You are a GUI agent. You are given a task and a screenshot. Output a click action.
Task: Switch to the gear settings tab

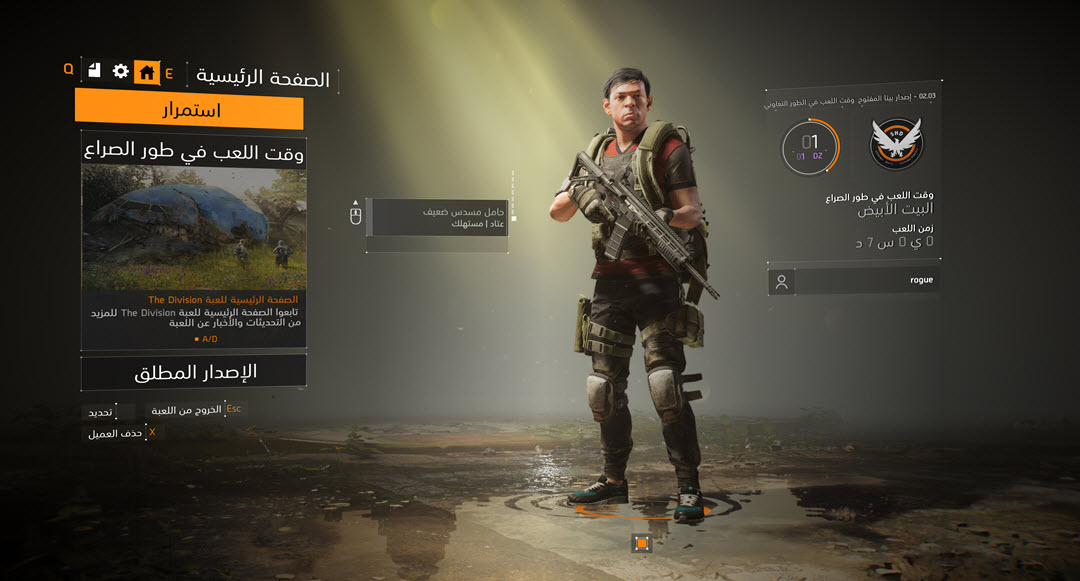pyautogui.click(x=121, y=71)
